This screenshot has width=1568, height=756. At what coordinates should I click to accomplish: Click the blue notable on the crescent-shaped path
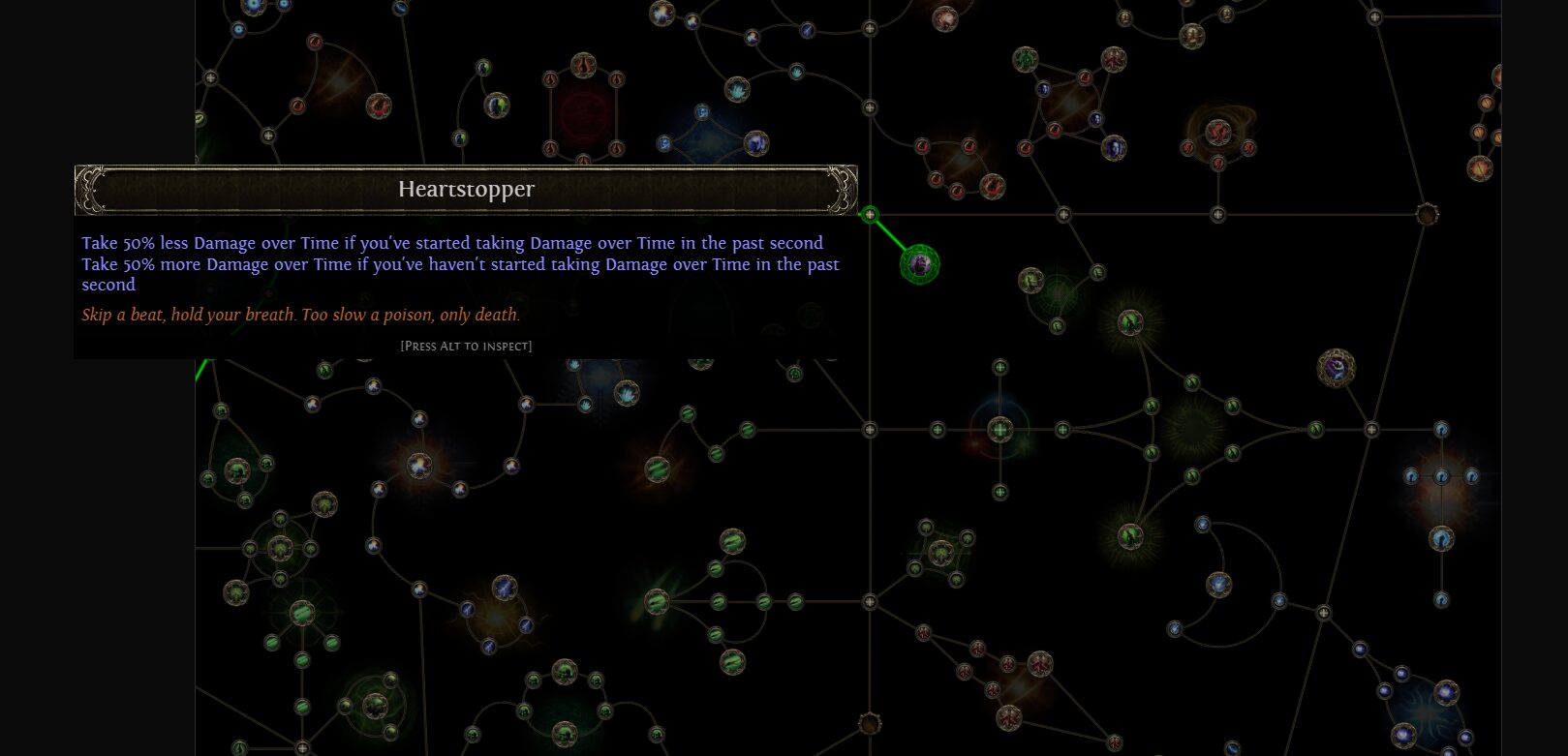(x=1218, y=585)
